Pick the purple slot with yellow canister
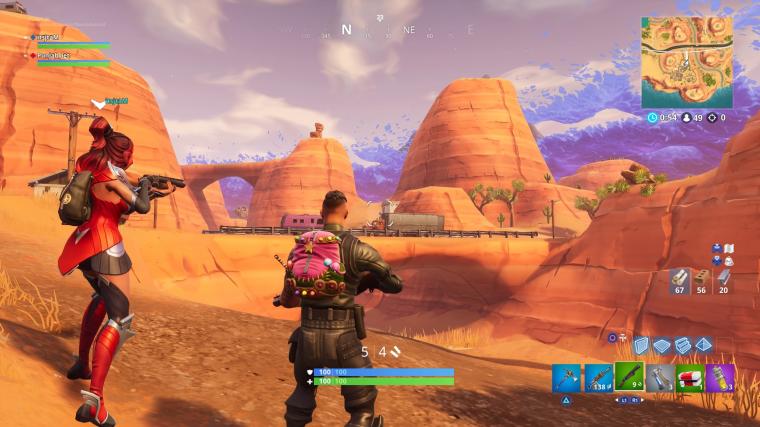 tap(720, 378)
